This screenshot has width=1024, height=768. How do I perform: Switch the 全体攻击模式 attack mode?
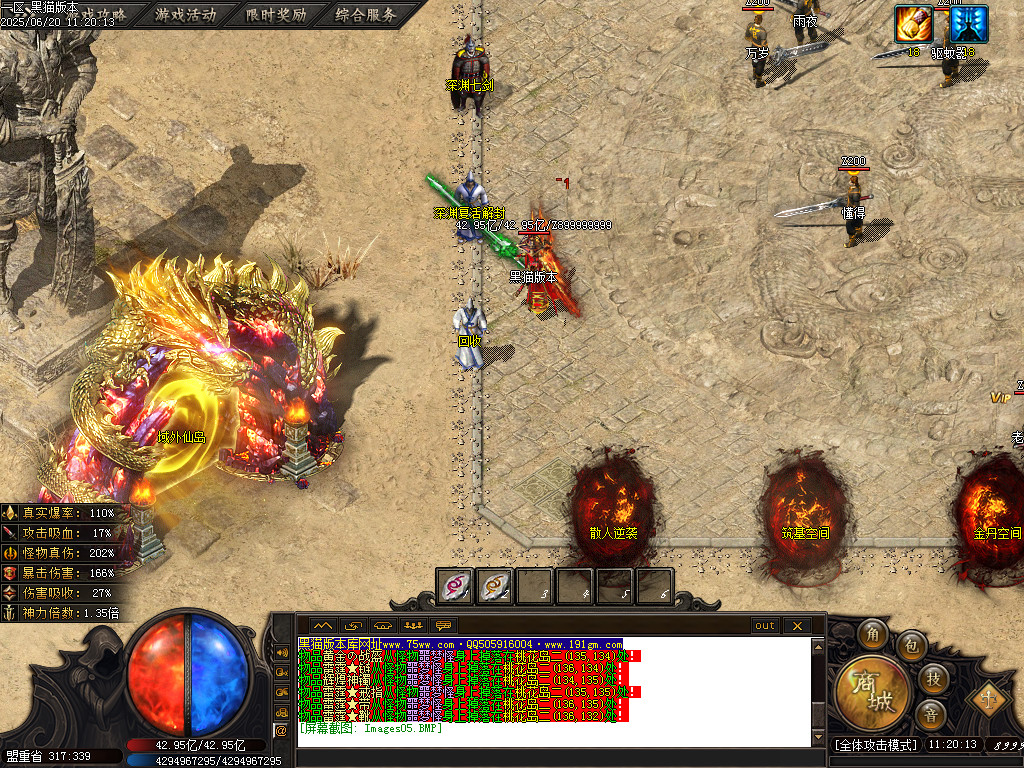coord(876,745)
